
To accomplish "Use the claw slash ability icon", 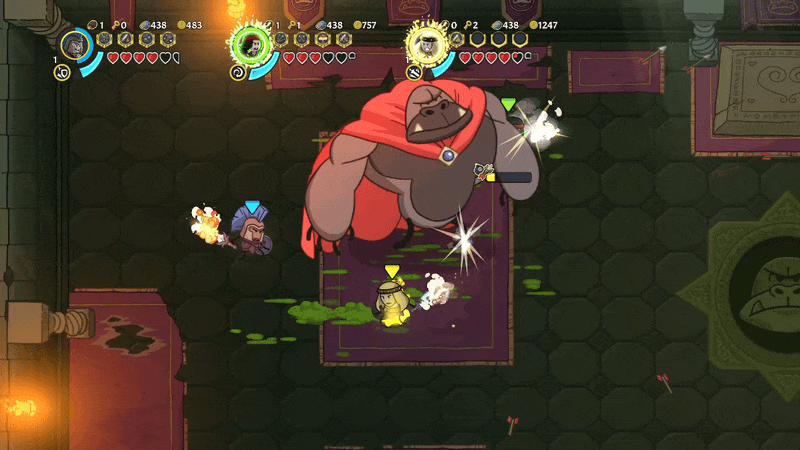I will pos(414,72).
